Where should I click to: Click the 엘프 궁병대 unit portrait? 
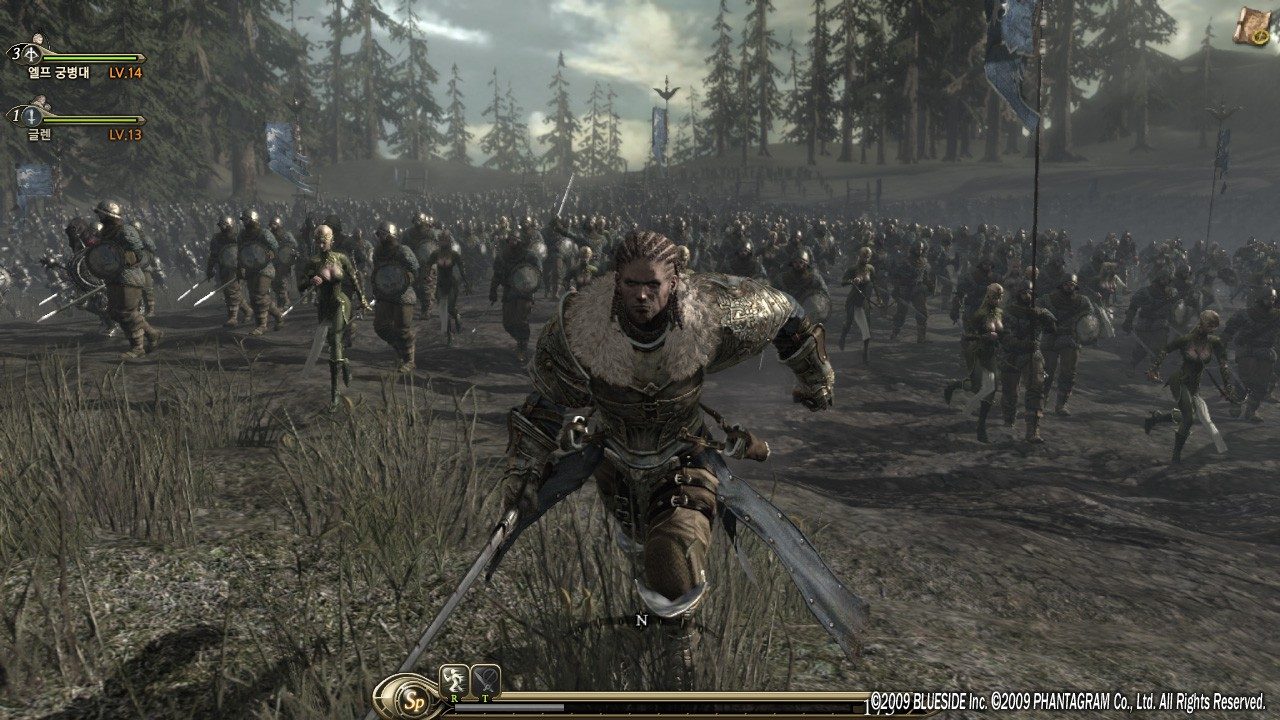coord(39,39)
